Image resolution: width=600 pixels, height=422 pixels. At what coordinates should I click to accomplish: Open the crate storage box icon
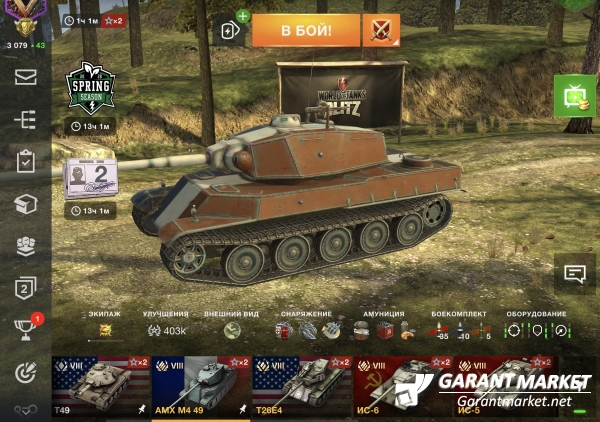[25, 204]
